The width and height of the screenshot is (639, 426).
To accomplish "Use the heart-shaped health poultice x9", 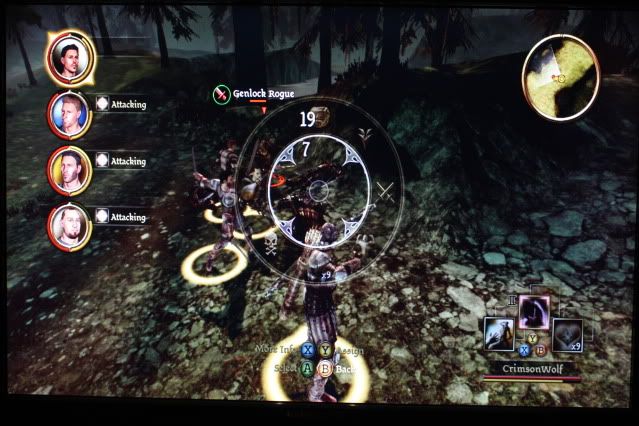I will point(568,334).
